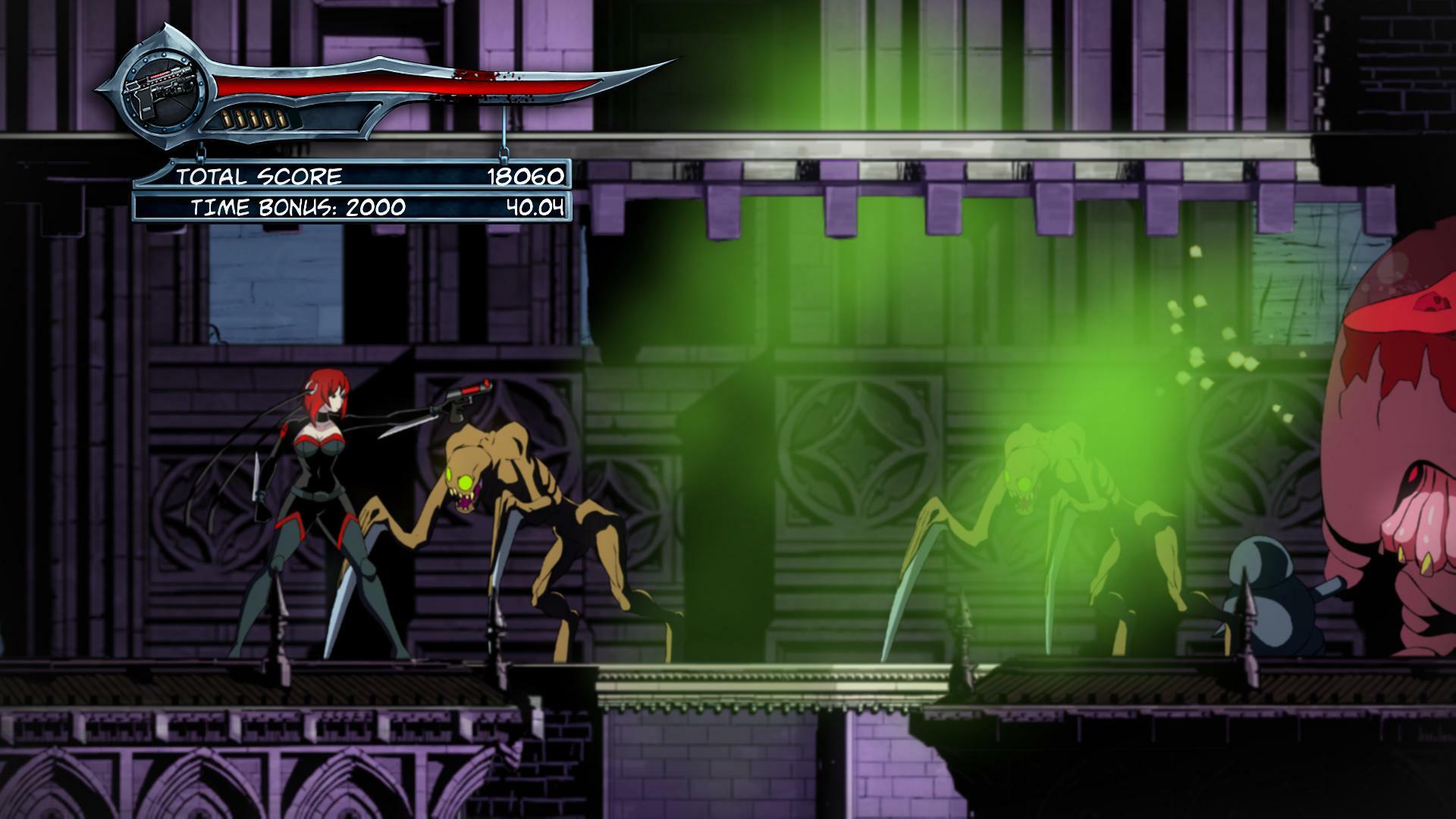
Task: Select the first ammo bullet icon
Action: (x=224, y=118)
